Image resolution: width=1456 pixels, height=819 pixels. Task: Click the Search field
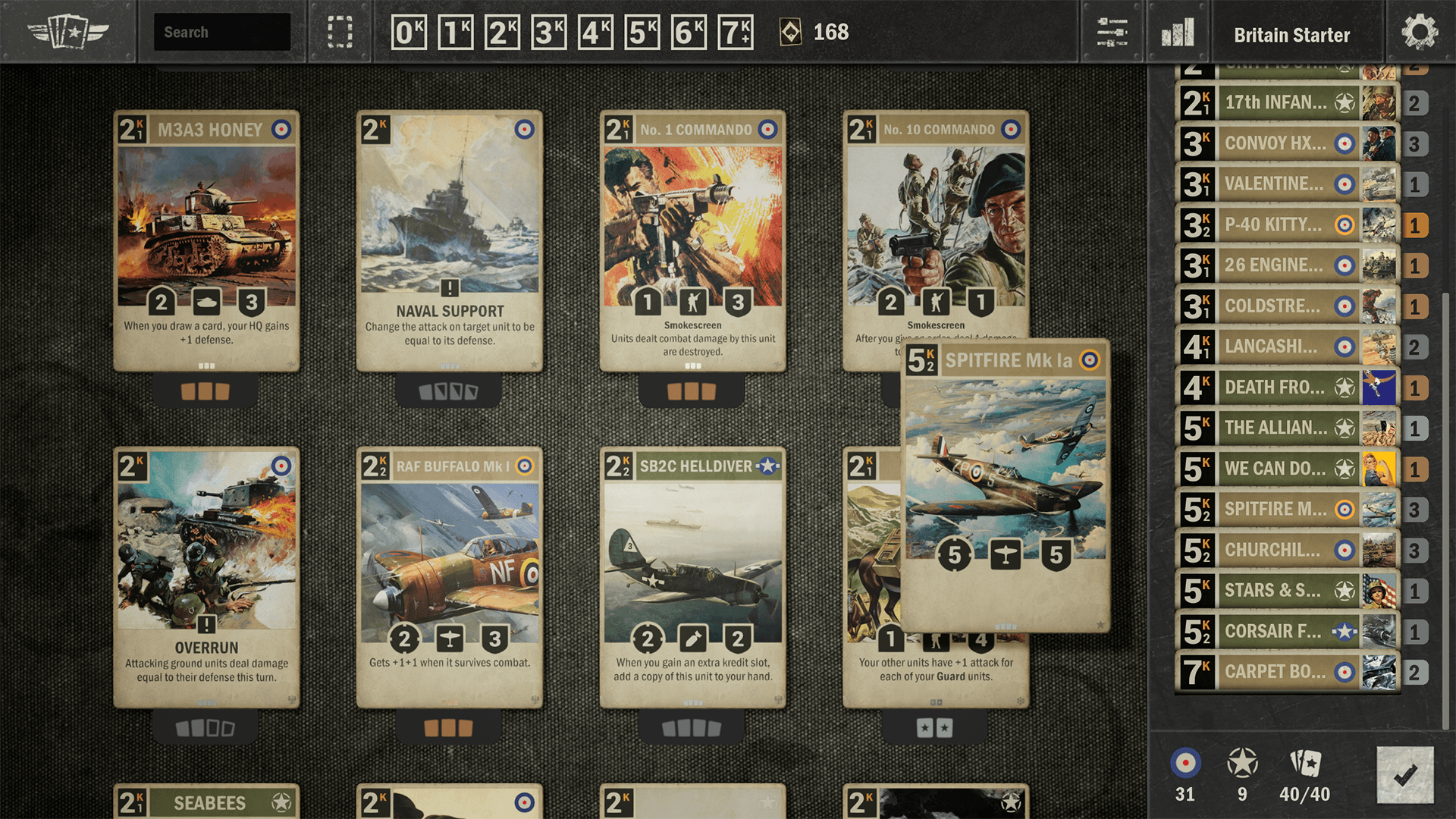[x=221, y=32]
